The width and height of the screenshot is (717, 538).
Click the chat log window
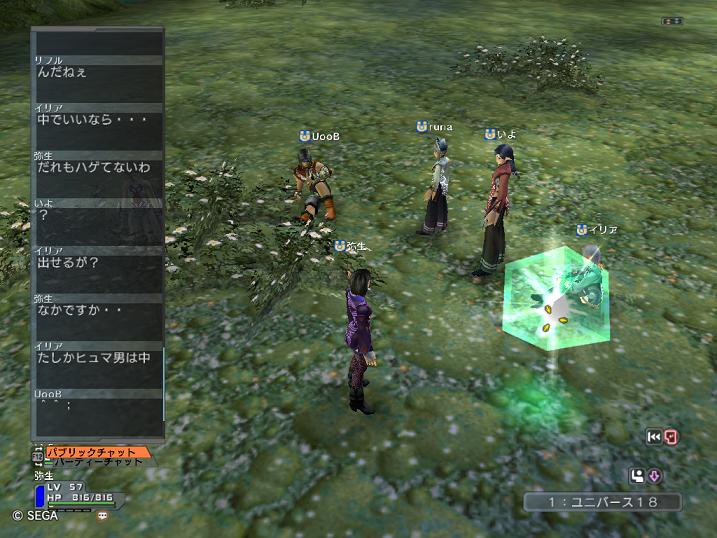click(x=97, y=230)
